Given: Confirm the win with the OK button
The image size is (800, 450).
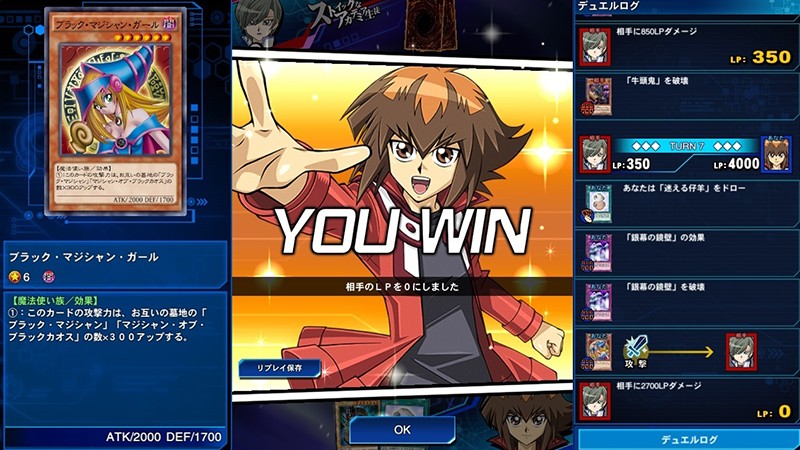Looking at the screenshot, I should tap(402, 429).
